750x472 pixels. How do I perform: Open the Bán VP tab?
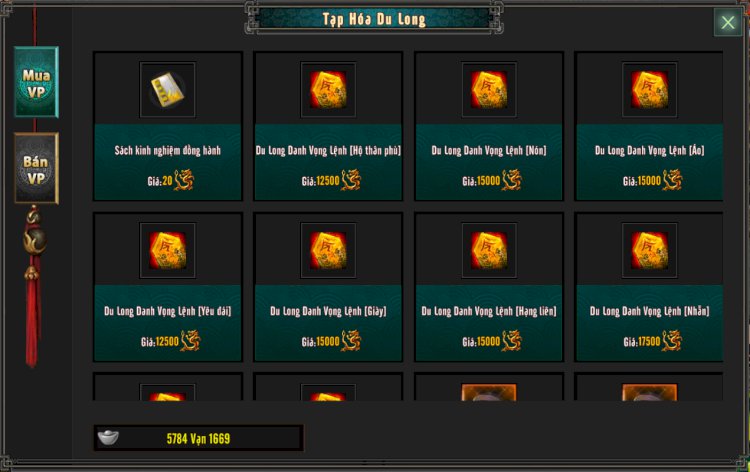(36, 168)
